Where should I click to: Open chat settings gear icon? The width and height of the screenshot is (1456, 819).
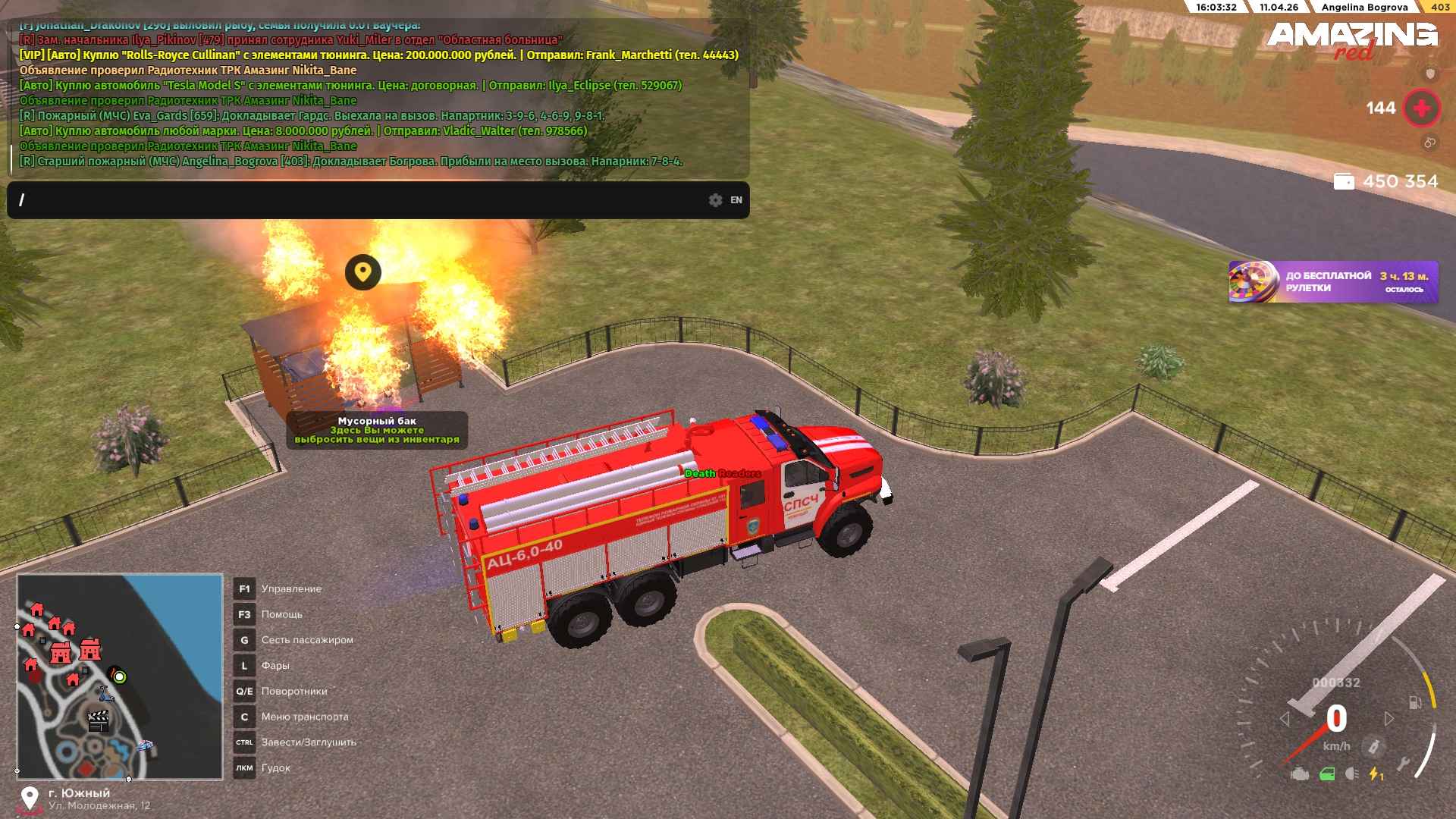(x=715, y=200)
